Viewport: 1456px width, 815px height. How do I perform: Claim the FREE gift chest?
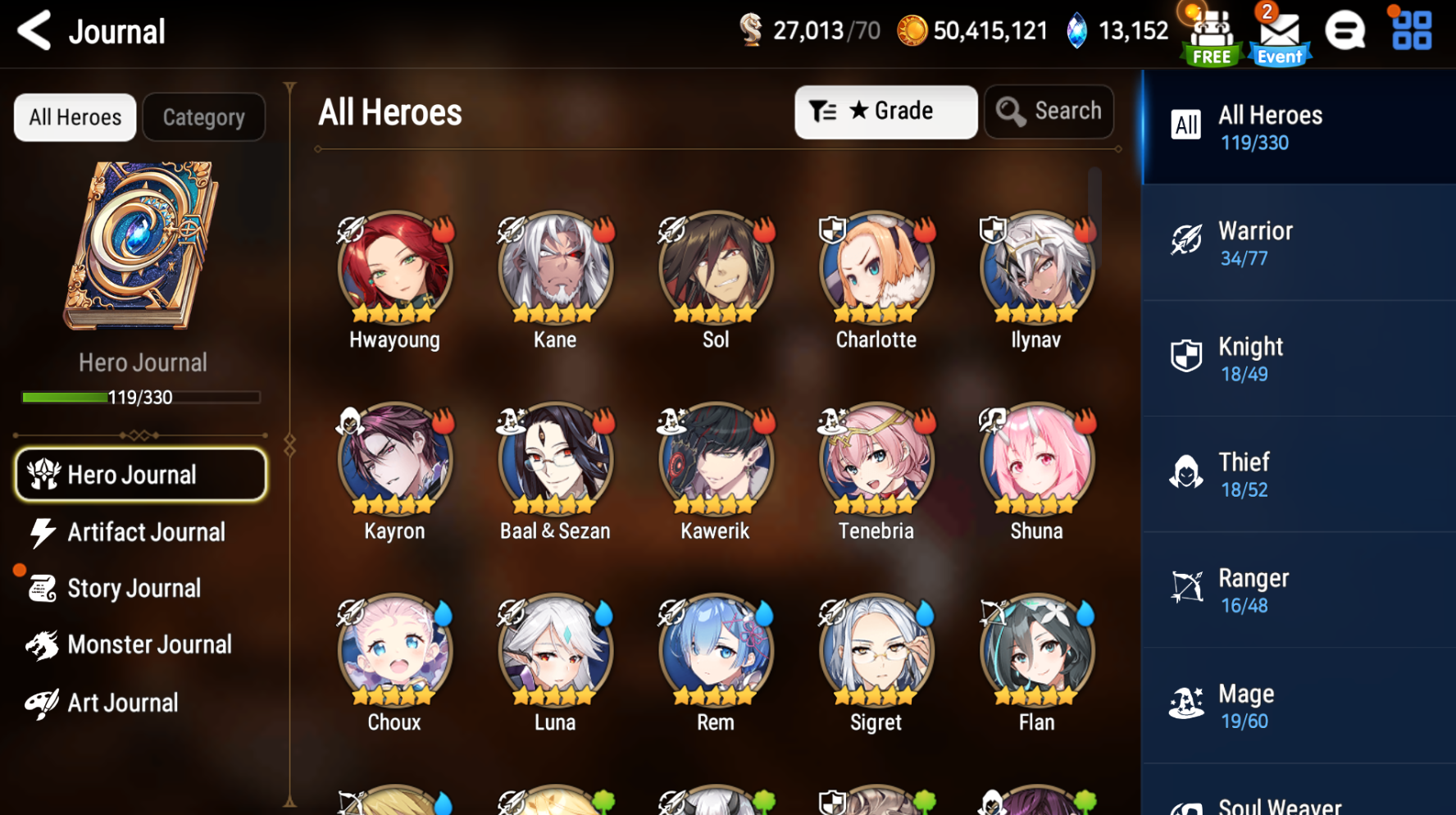pos(1208,34)
